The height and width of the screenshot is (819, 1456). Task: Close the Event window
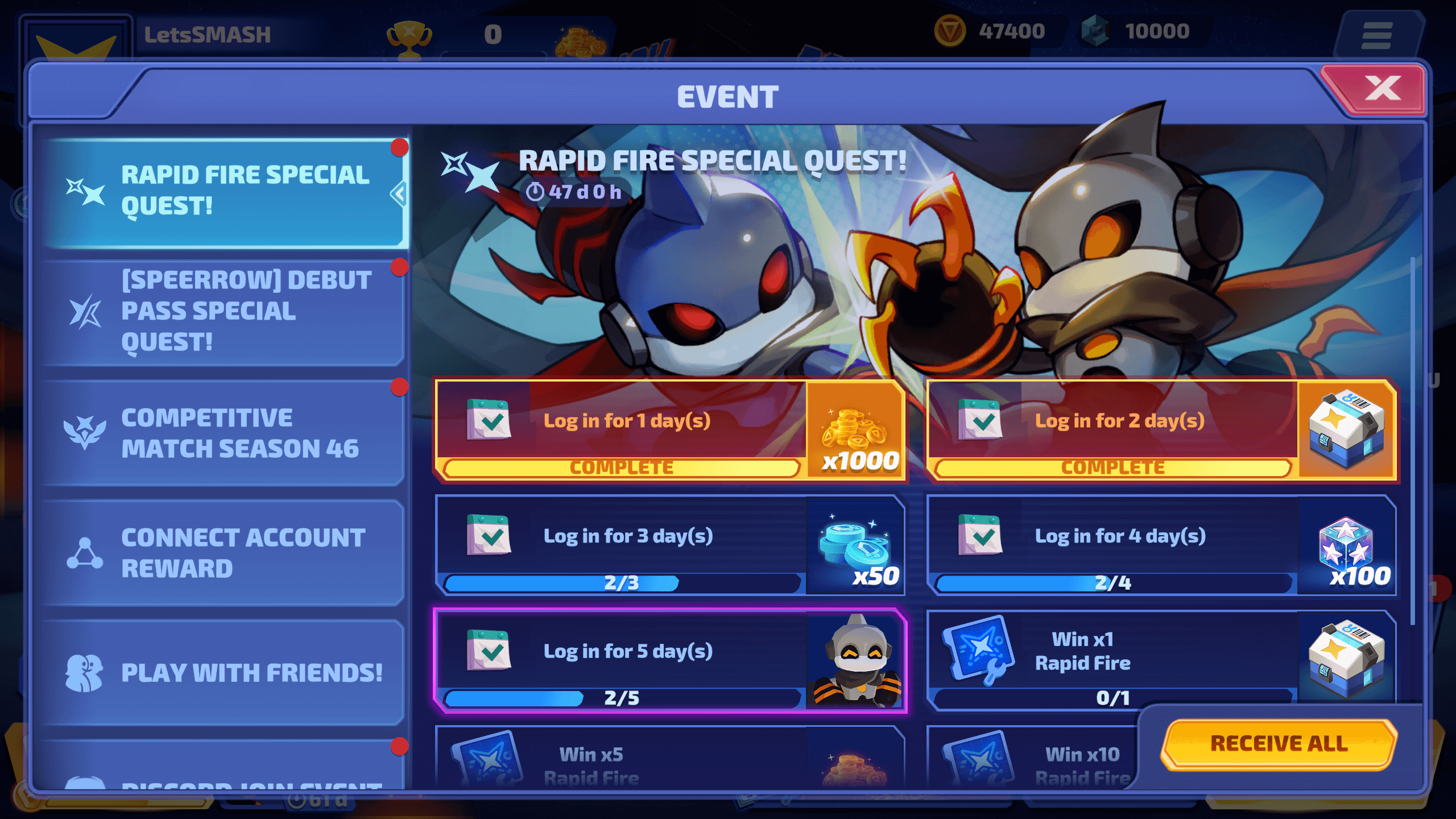[x=1381, y=89]
